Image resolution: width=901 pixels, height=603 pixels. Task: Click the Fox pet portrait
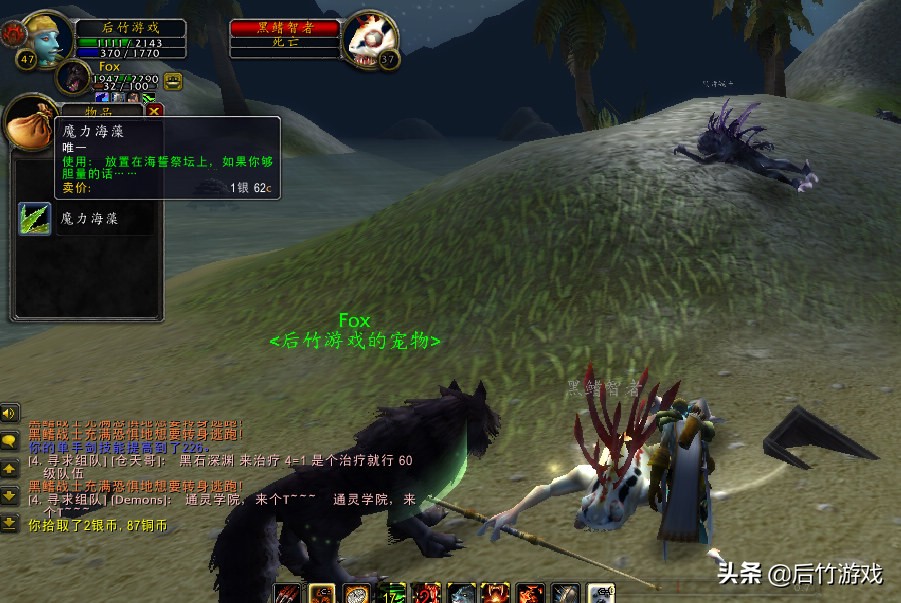[73, 77]
